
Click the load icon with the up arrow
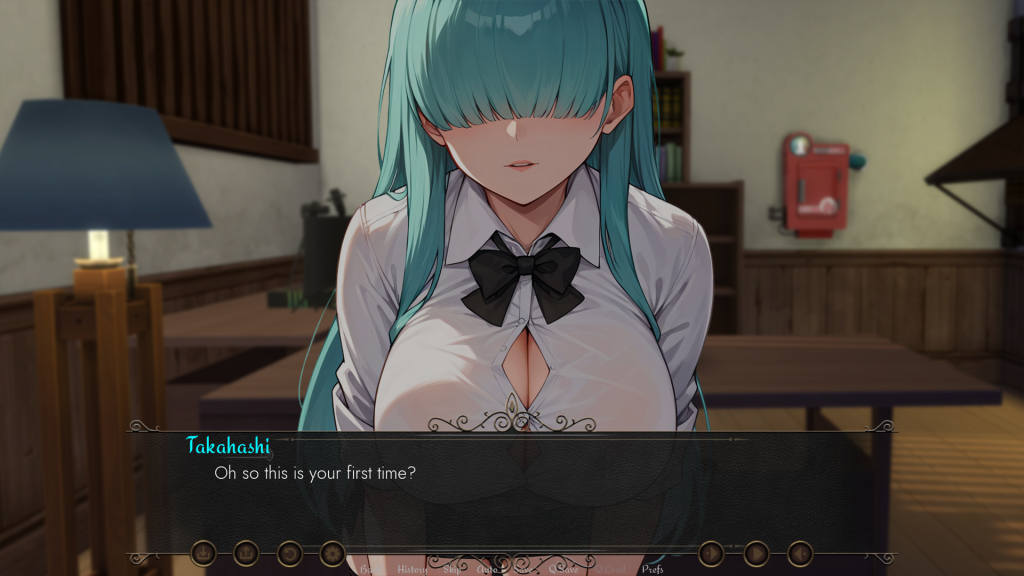point(246,552)
